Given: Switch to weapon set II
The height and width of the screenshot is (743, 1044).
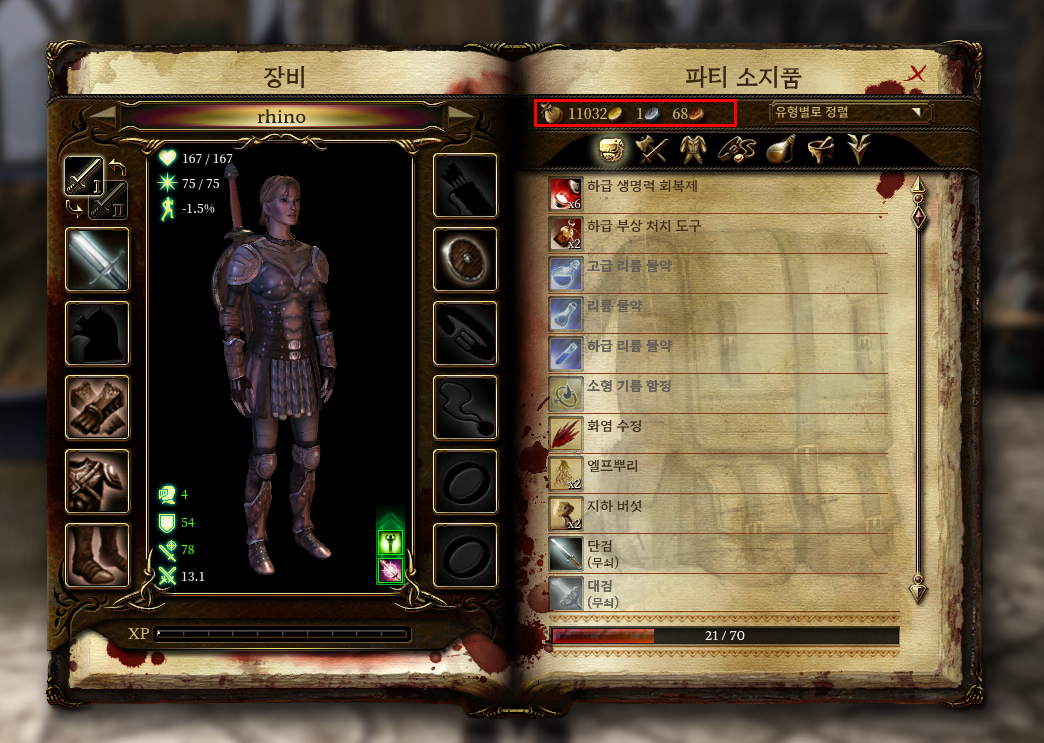Looking at the screenshot, I should pyautogui.click(x=108, y=200).
